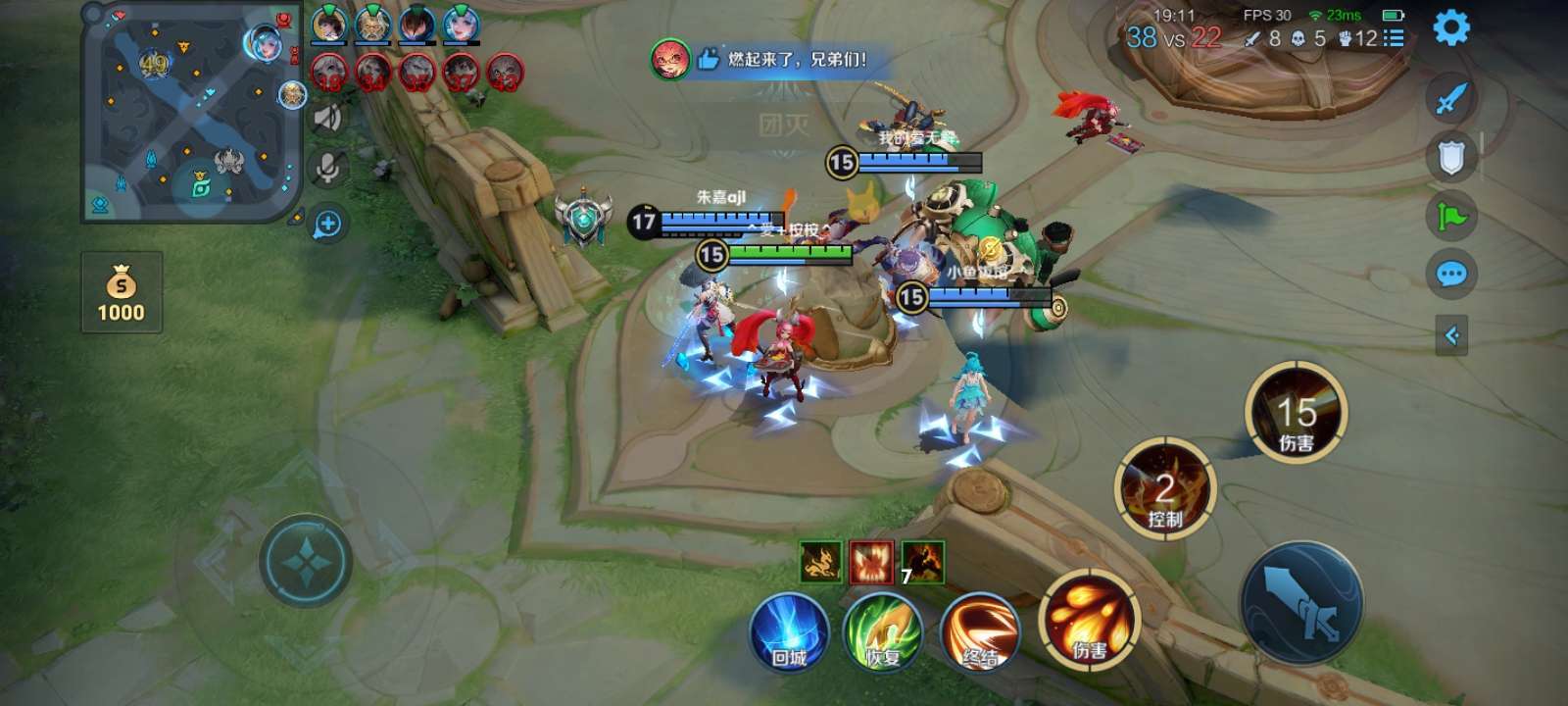The height and width of the screenshot is (706, 1568).
Task: Fire the 伤害 fireball skill button
Action: click(1089, 620)
